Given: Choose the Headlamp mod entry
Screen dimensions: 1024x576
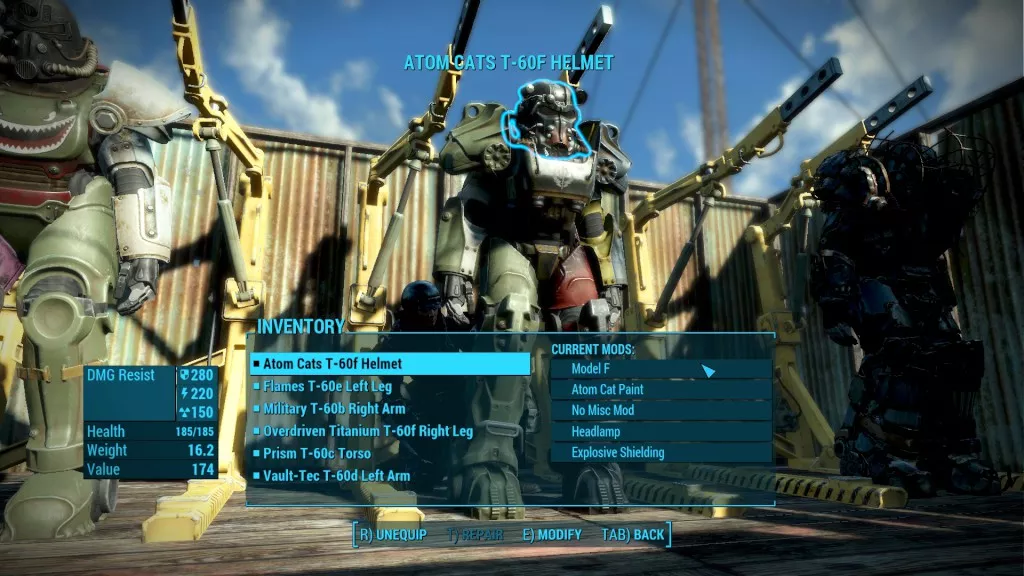Looking at the screenshot, I should click(661, 431).
